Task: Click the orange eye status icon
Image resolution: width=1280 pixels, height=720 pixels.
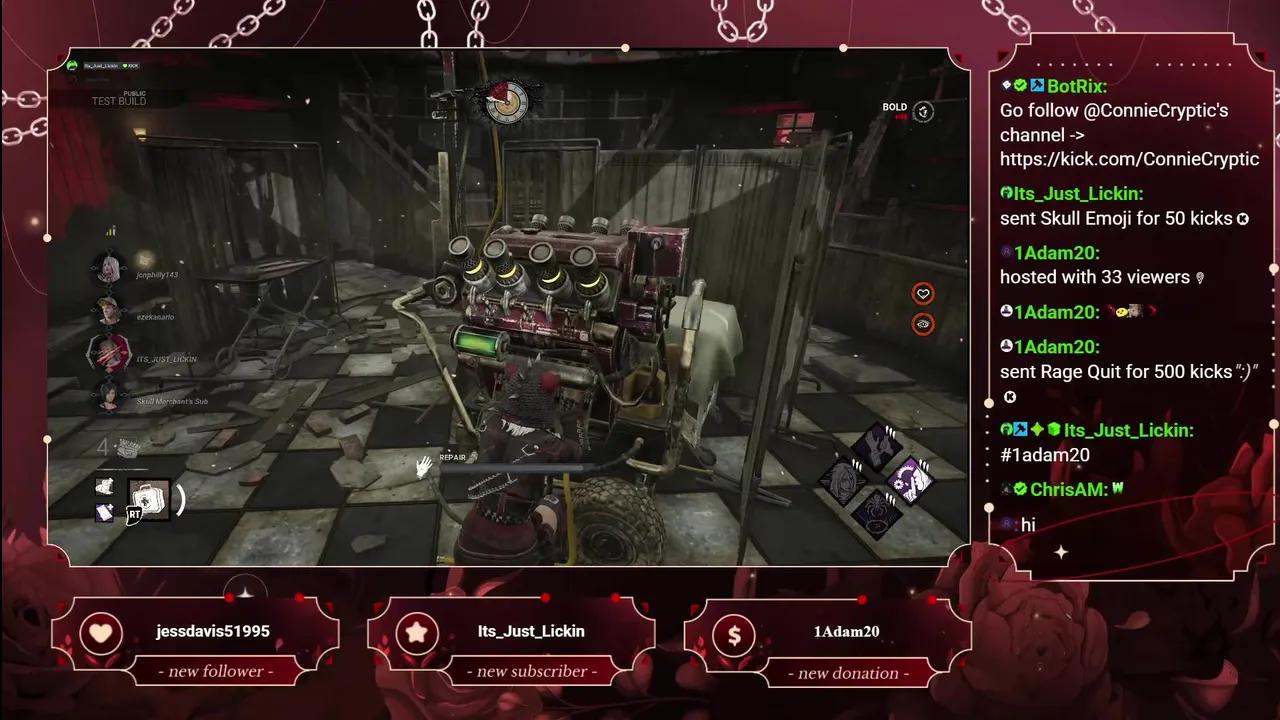Action: 923,323
